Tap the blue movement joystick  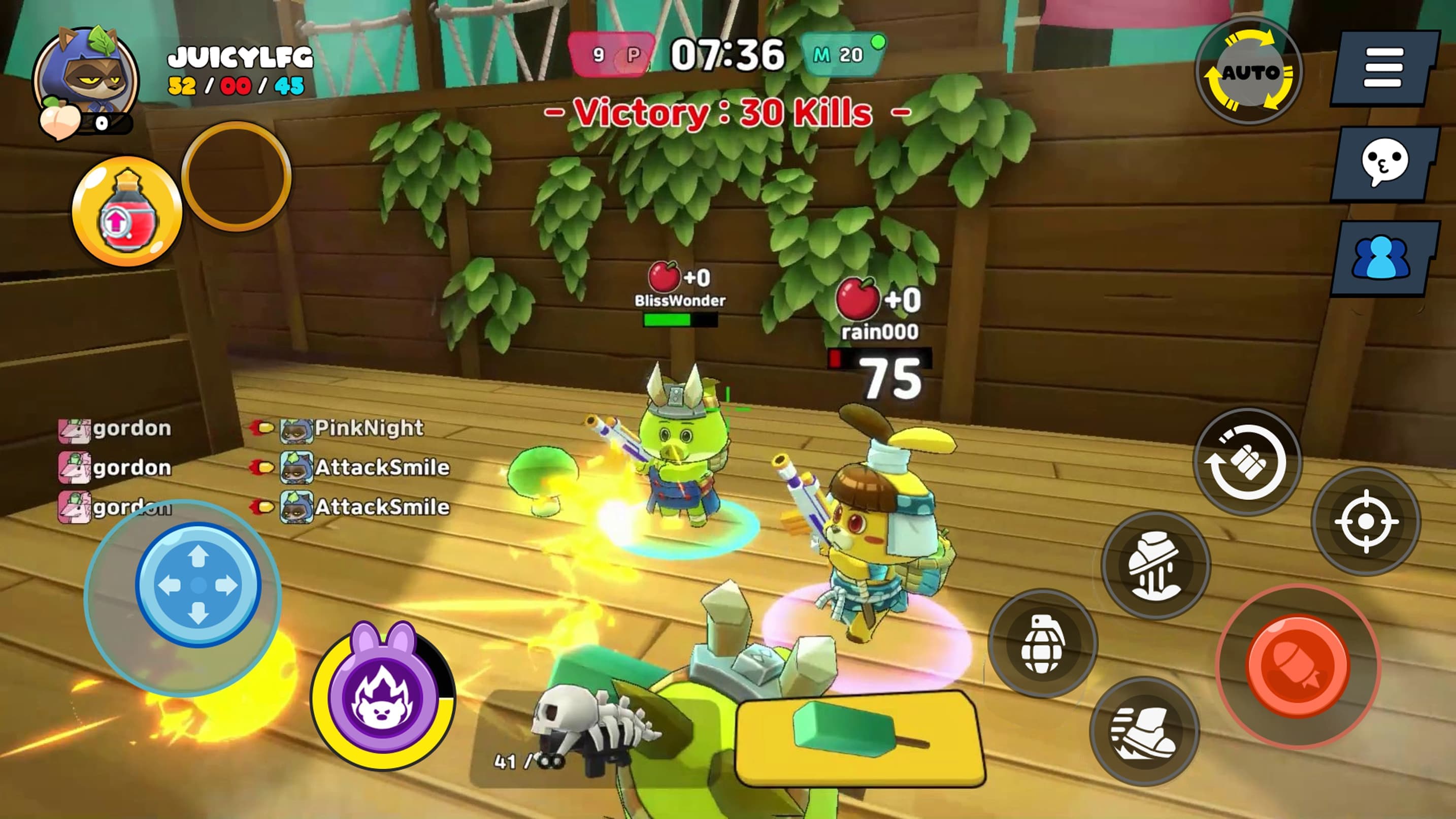(197, 585)
